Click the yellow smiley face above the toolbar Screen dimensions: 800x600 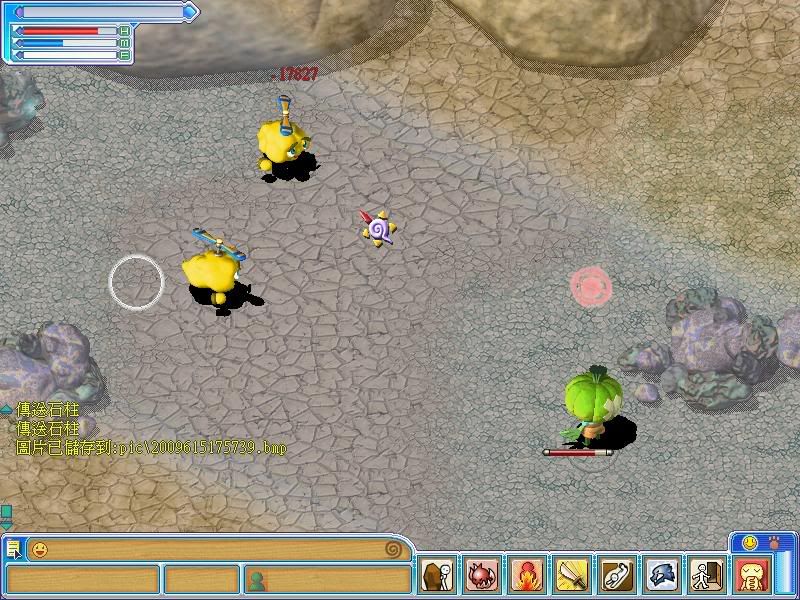(746, 542)
